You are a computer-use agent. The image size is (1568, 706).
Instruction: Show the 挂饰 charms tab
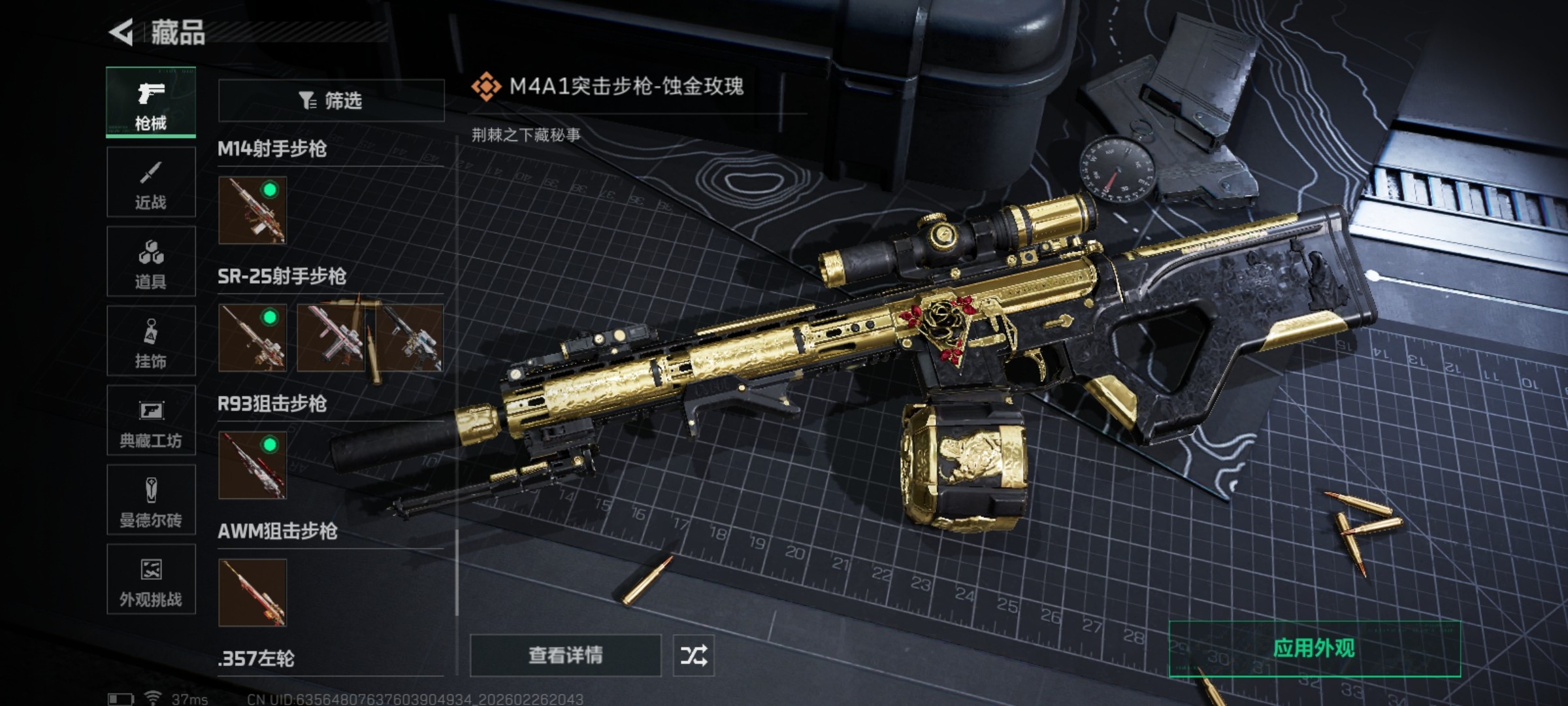151,341
